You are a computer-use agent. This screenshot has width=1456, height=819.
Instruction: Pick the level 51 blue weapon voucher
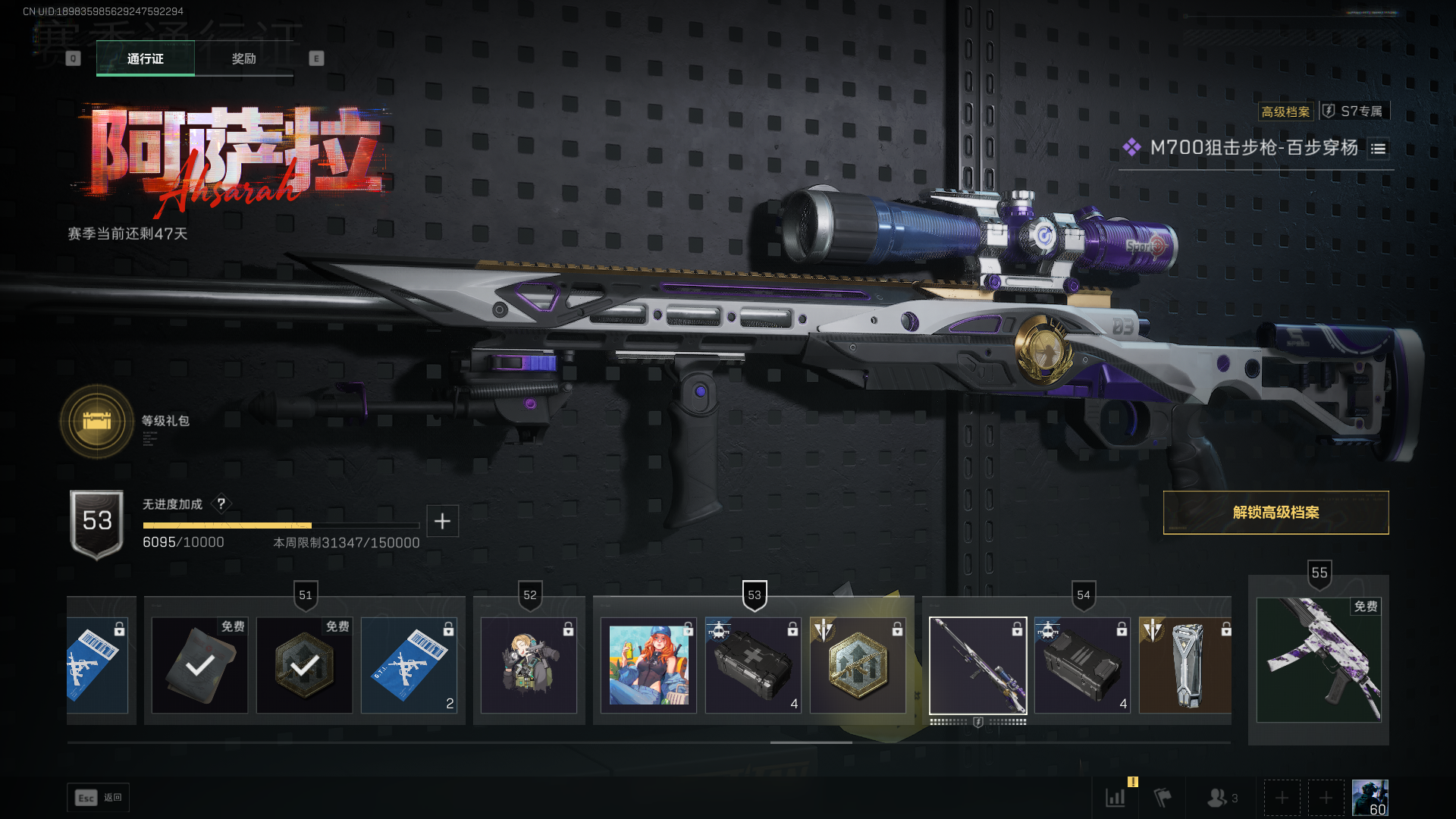coord(409,666)
